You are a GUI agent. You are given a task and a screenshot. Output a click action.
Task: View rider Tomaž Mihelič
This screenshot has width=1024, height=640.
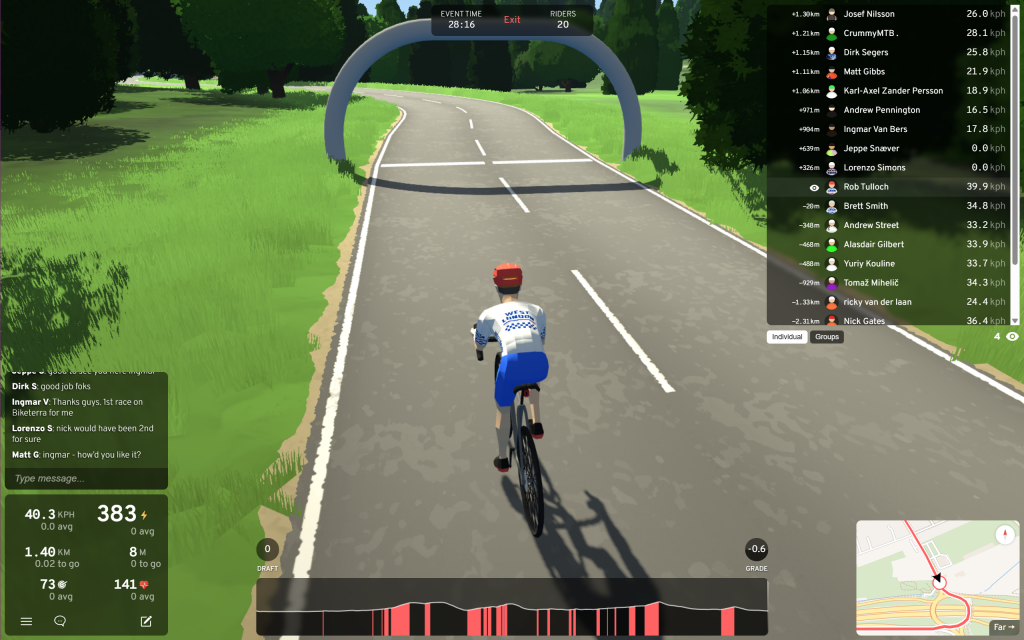pos(875,283)
